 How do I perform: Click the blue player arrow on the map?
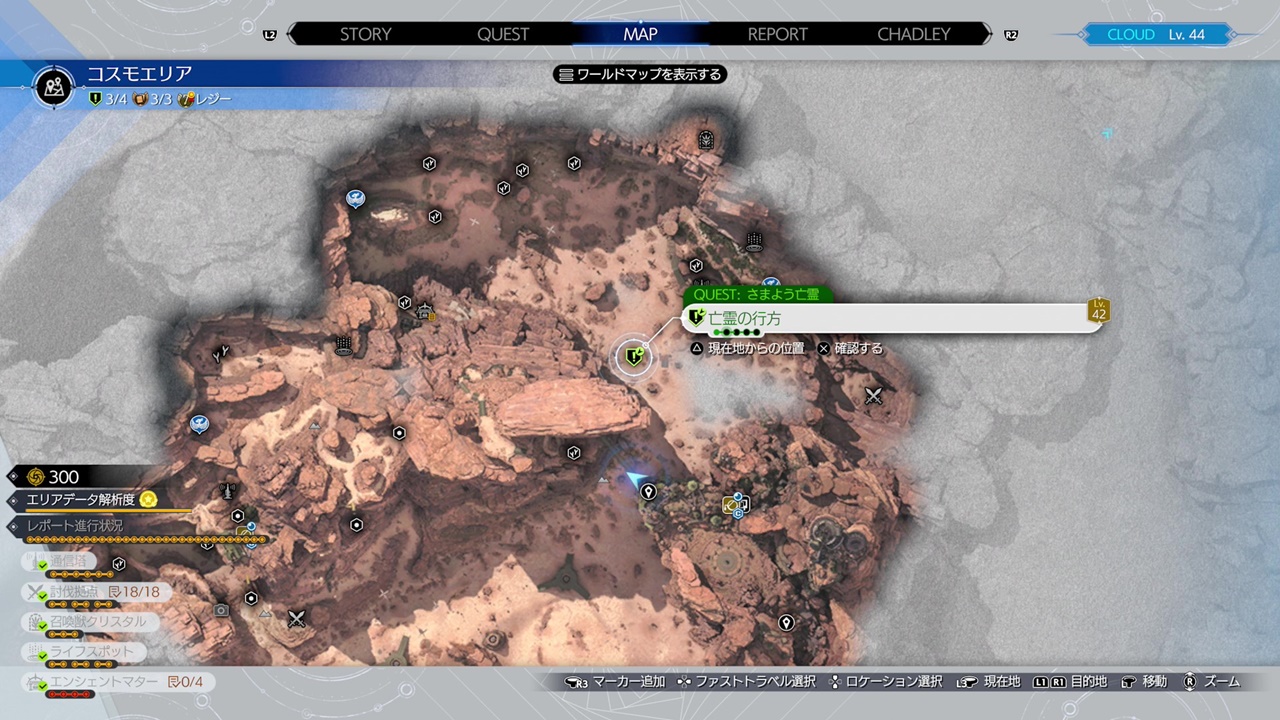[634, 480]
